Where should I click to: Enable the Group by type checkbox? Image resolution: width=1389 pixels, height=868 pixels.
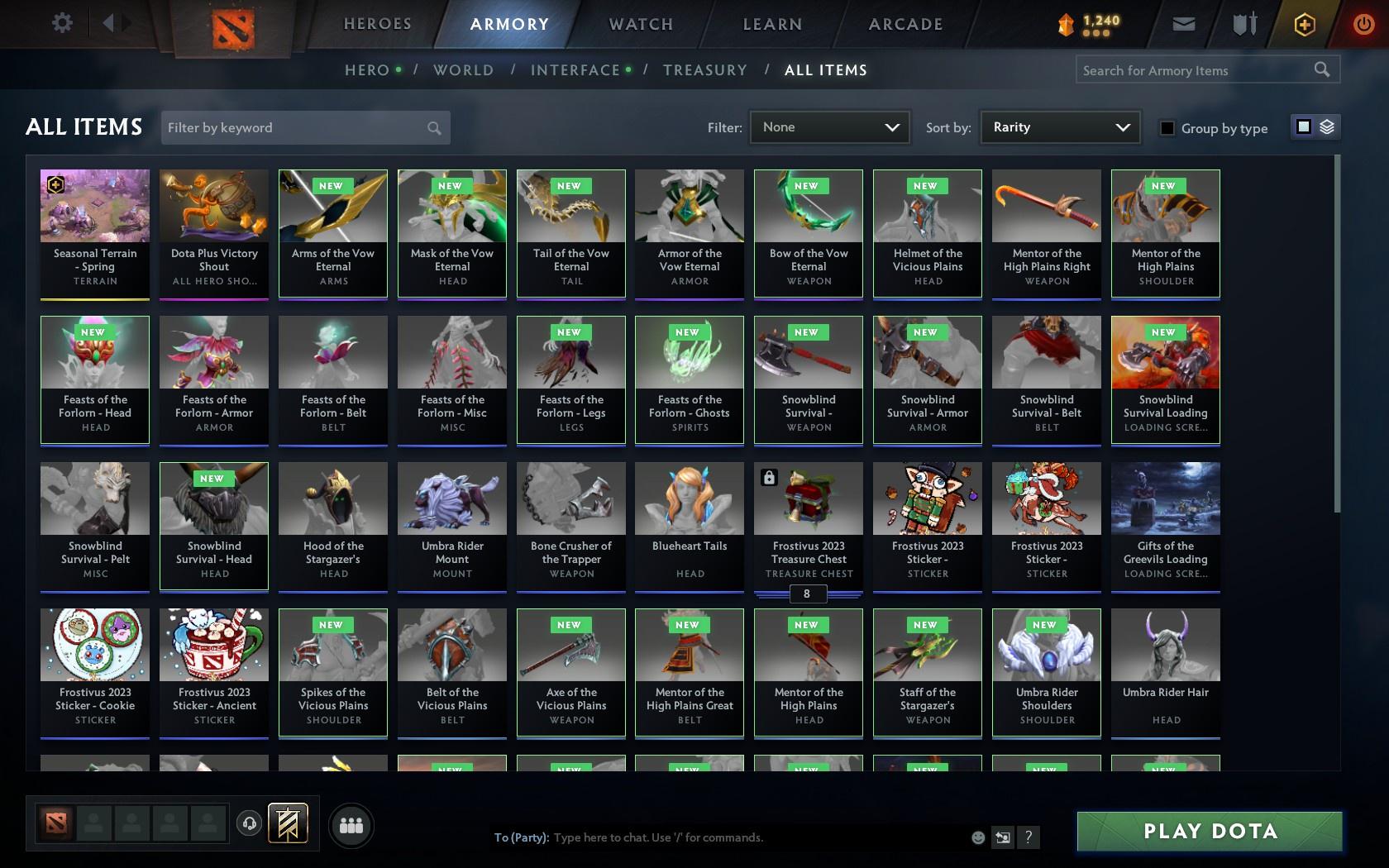[1166, 129]
